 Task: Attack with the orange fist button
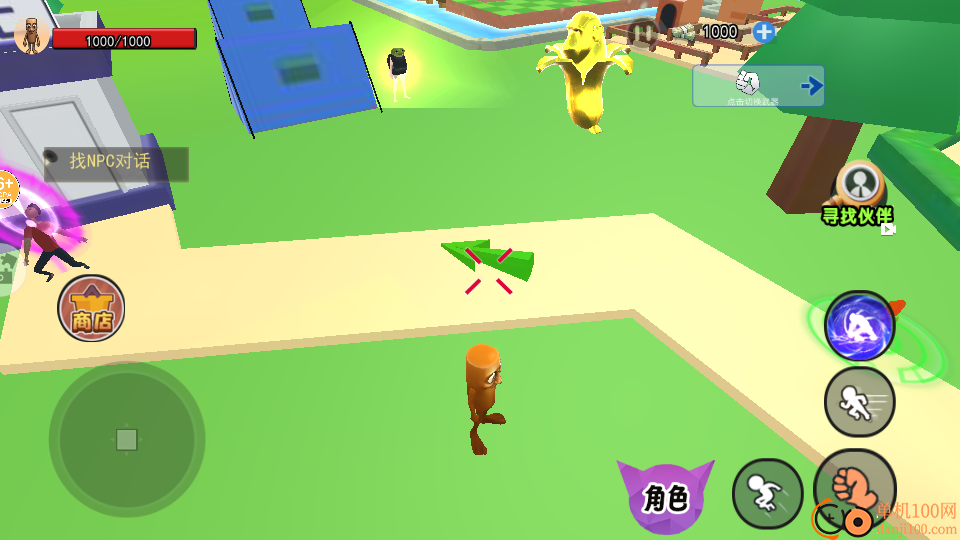coord(854,488)
